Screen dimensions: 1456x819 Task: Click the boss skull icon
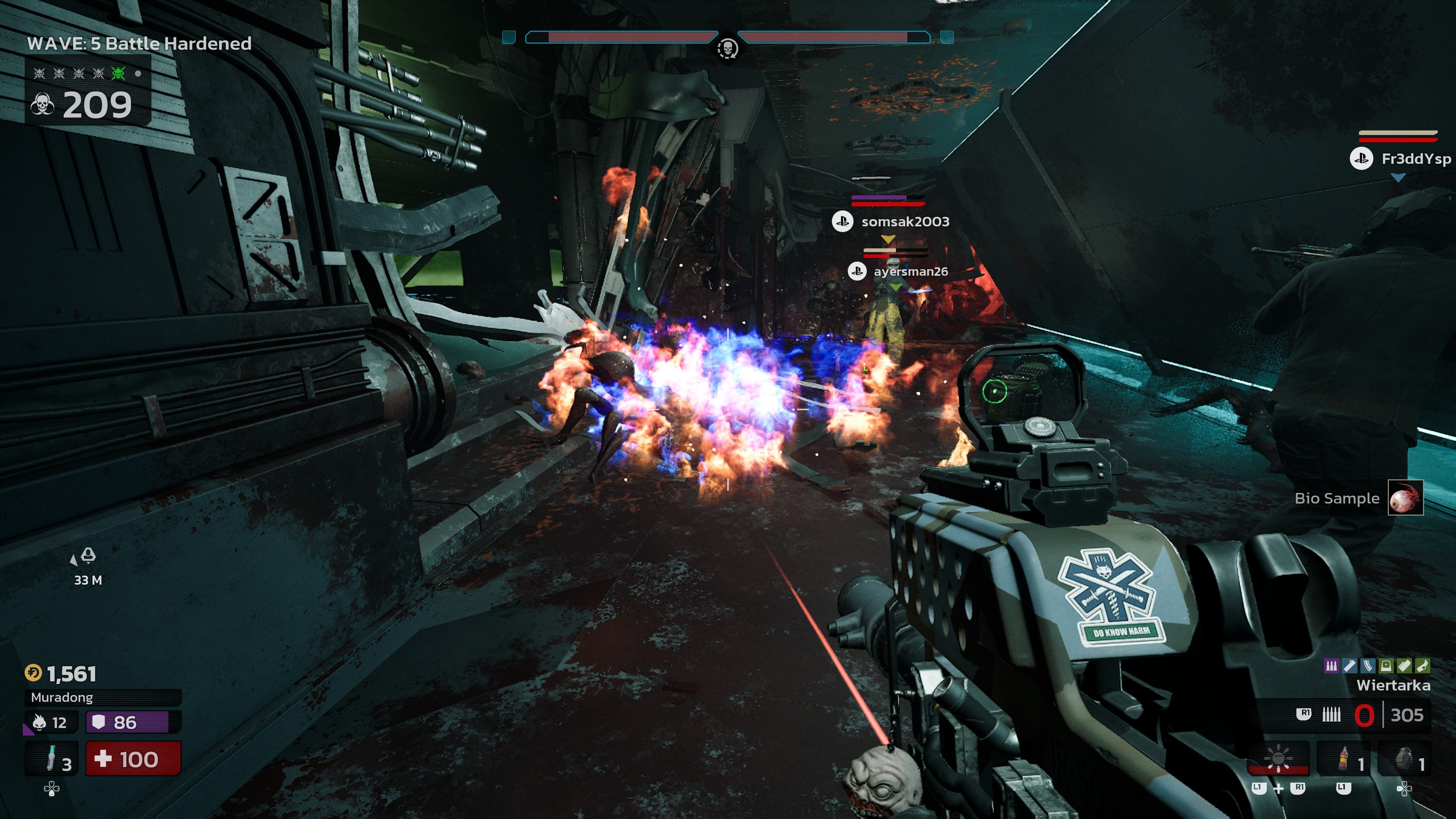pos(728,48)
